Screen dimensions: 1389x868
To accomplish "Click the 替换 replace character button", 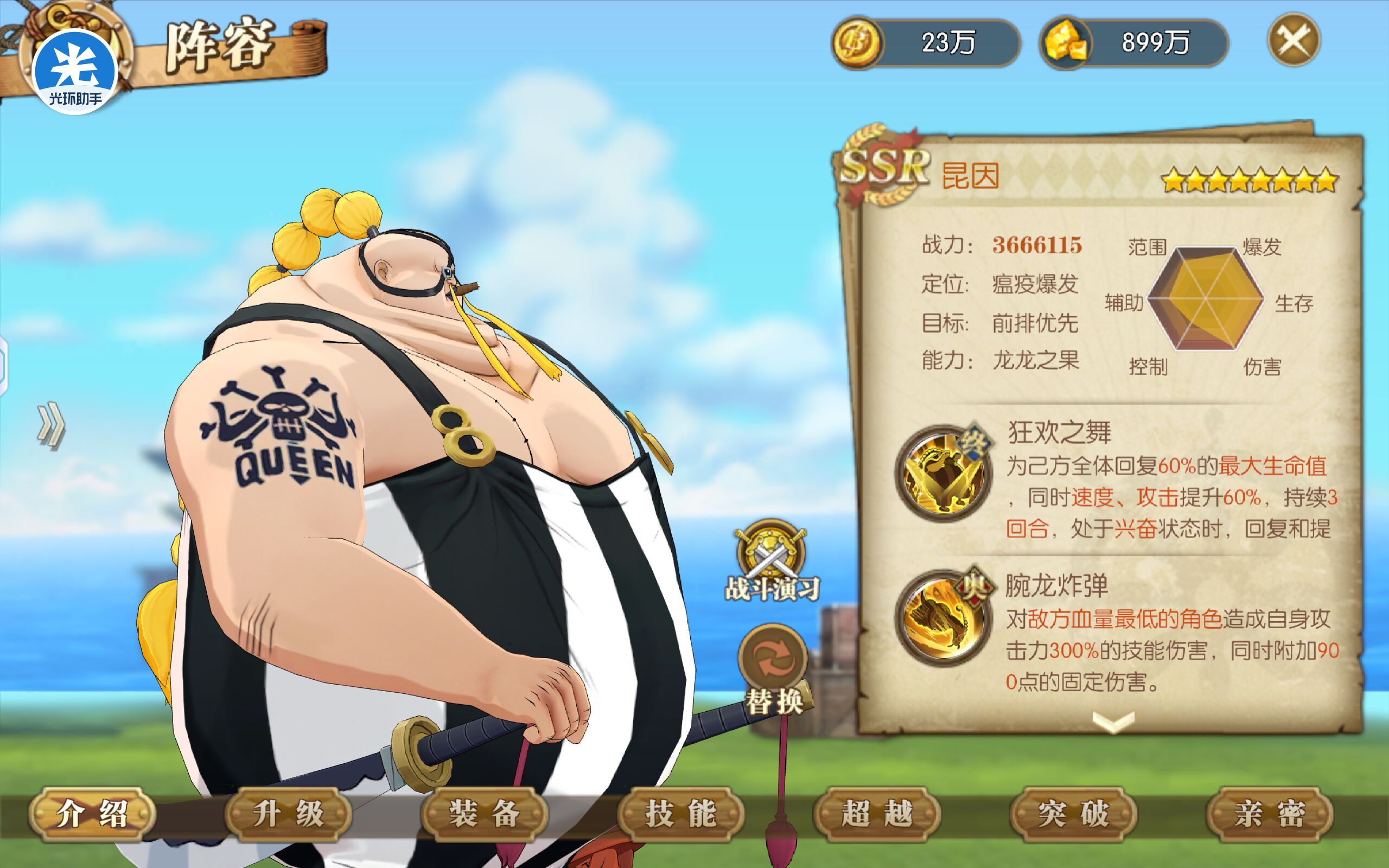I will coord(773,669).
